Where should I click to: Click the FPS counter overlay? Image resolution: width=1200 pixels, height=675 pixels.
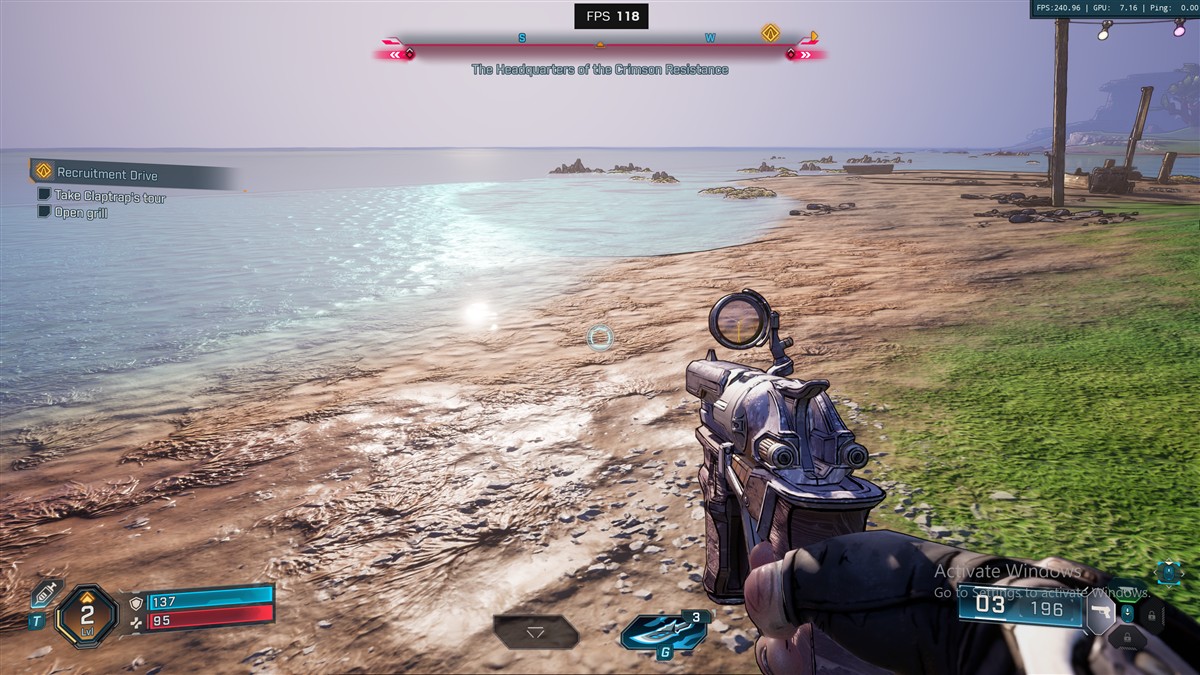(x=611, y=16)
